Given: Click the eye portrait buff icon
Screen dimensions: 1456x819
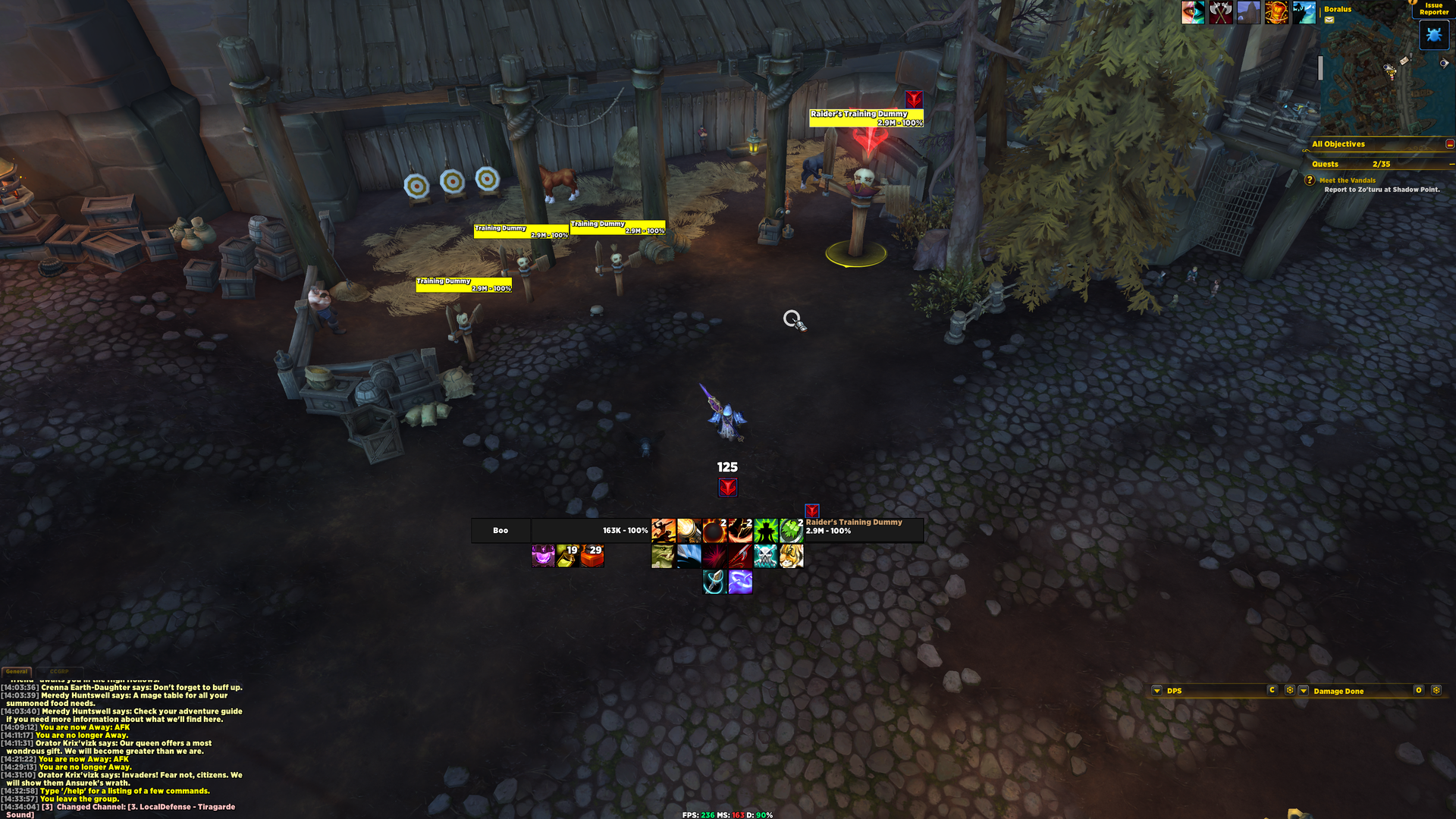Looking at the screenshot, I should pos(1192,12).
